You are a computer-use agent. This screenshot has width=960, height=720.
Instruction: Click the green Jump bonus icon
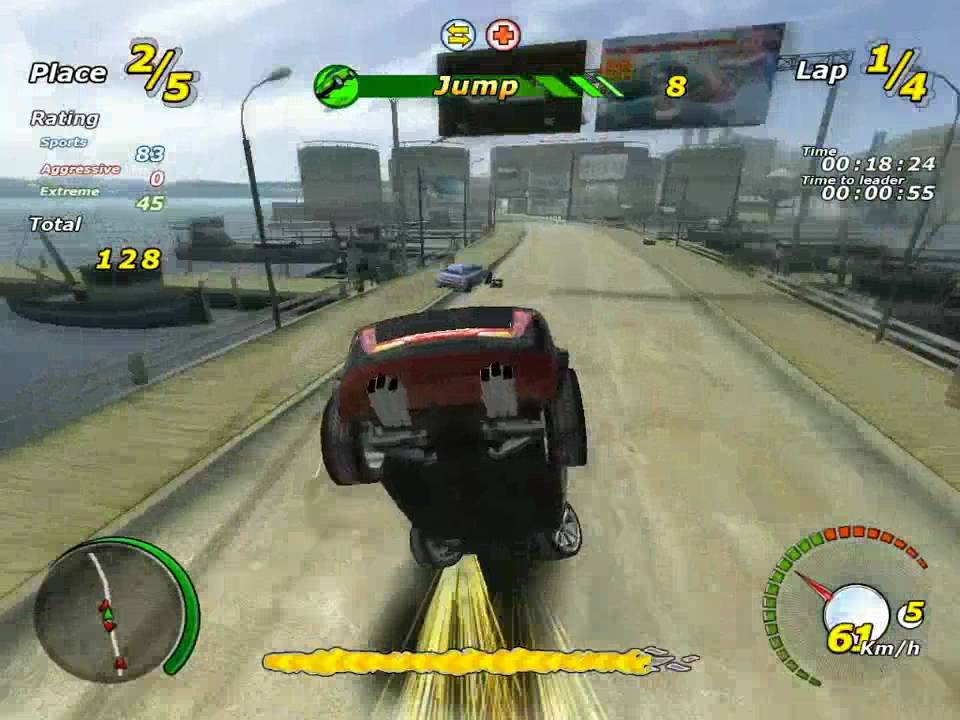coord(336,86)
